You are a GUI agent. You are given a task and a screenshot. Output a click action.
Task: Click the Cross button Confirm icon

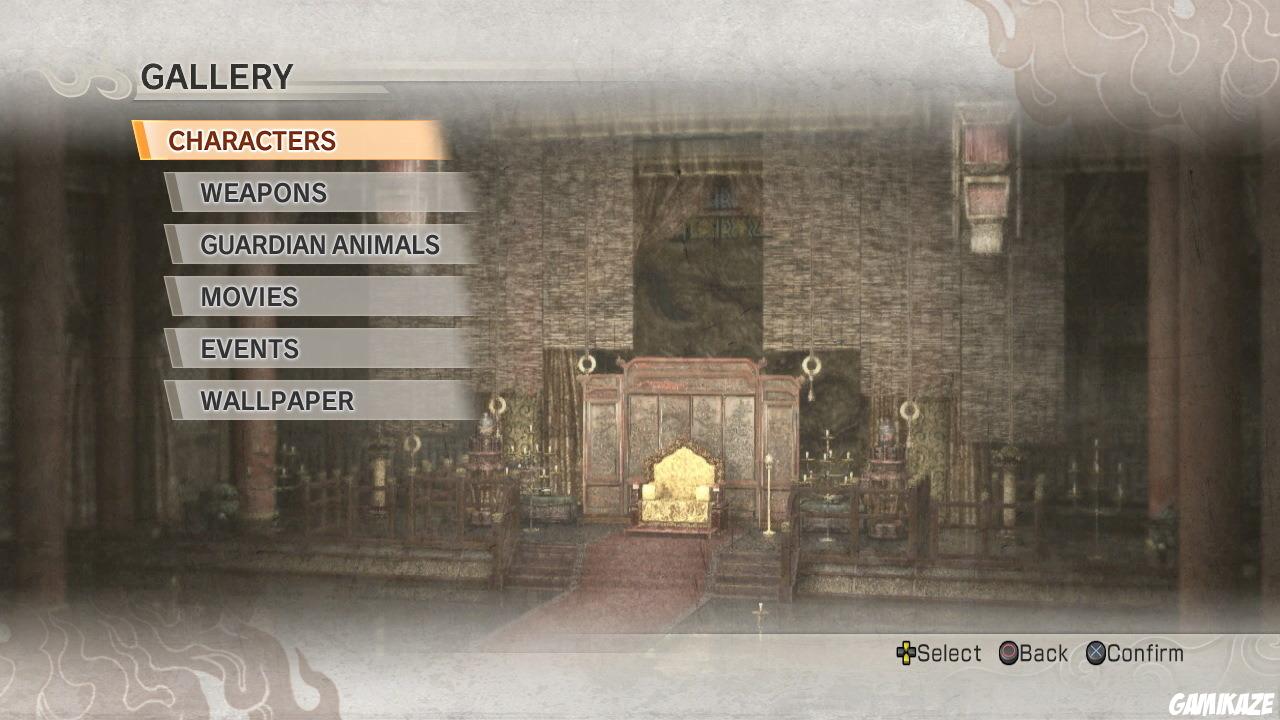pyautogui.click(x=1096, y=654)
